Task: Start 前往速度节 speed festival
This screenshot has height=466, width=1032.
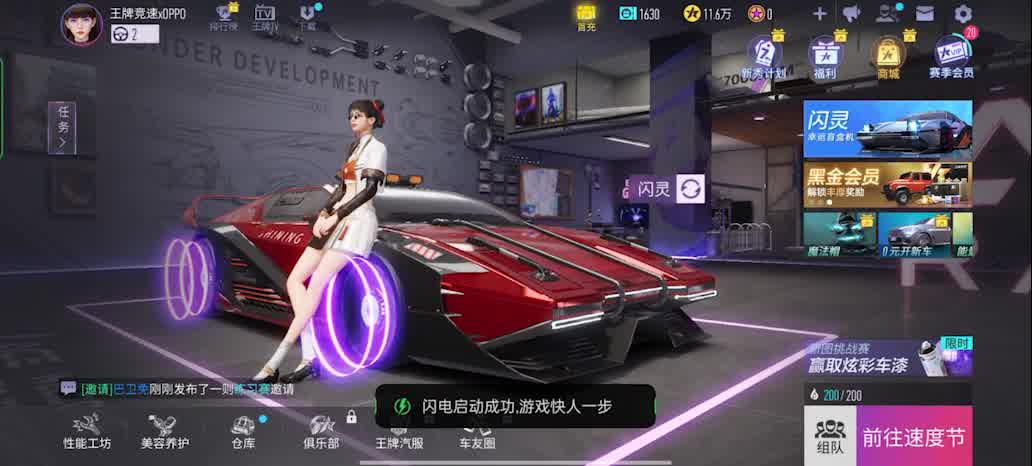Action: (914, 437)
